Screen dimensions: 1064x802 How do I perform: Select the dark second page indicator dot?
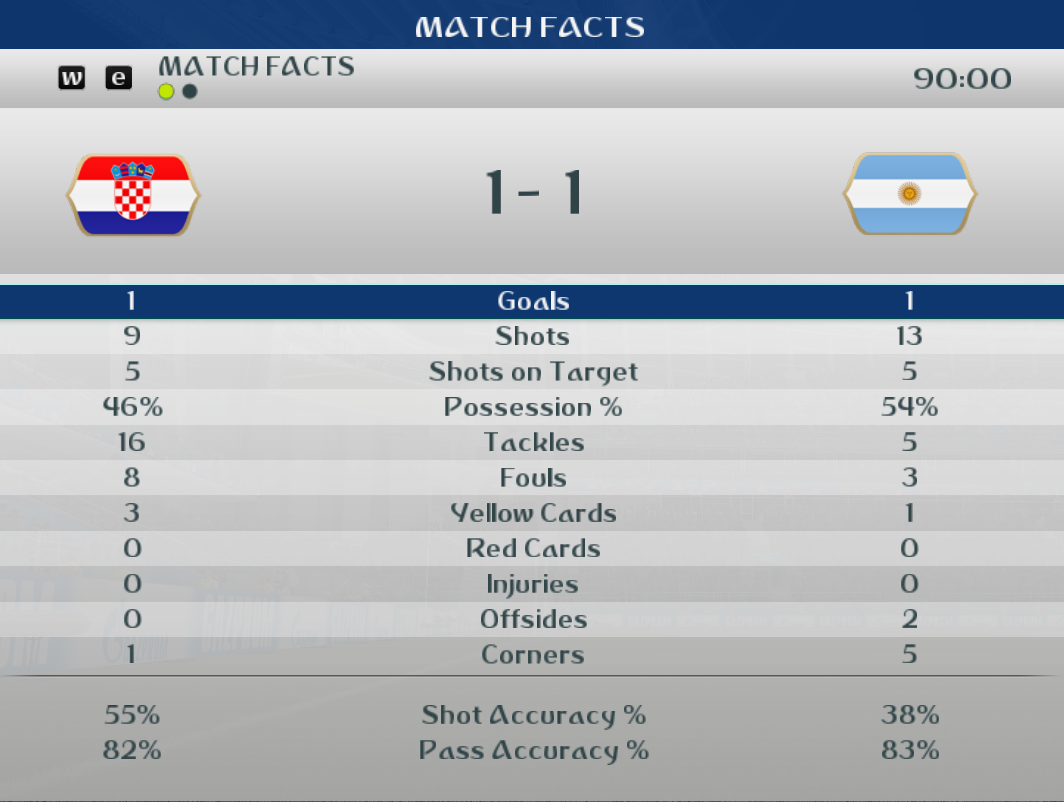[190, 92]
